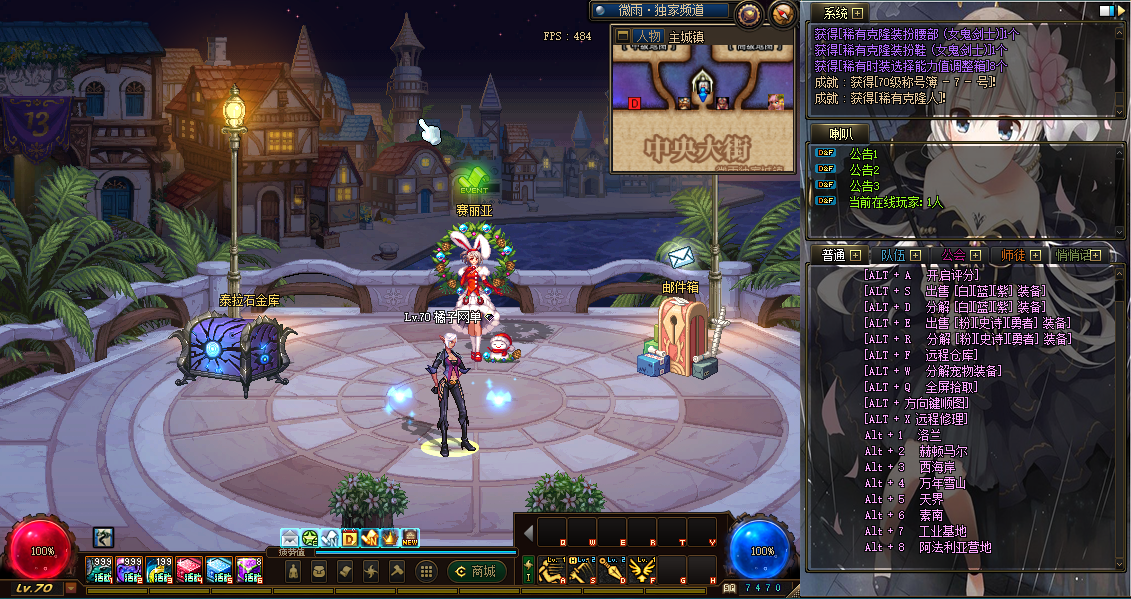Open the 商城 shop button
Screen dimensions: 1131x599
(477, 571)
